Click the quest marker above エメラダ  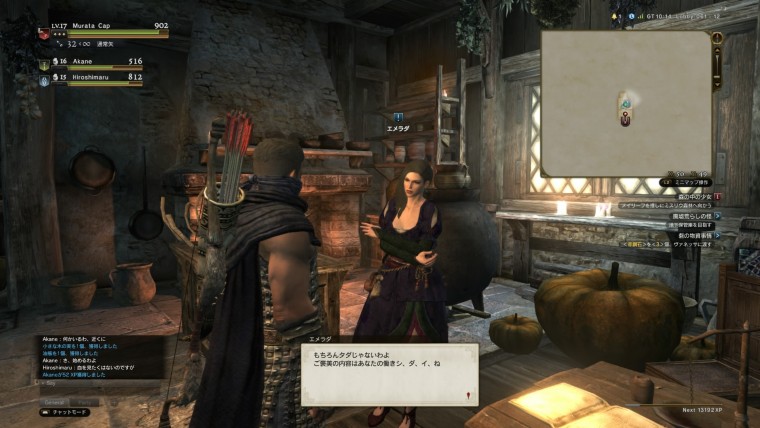(398, 117)
